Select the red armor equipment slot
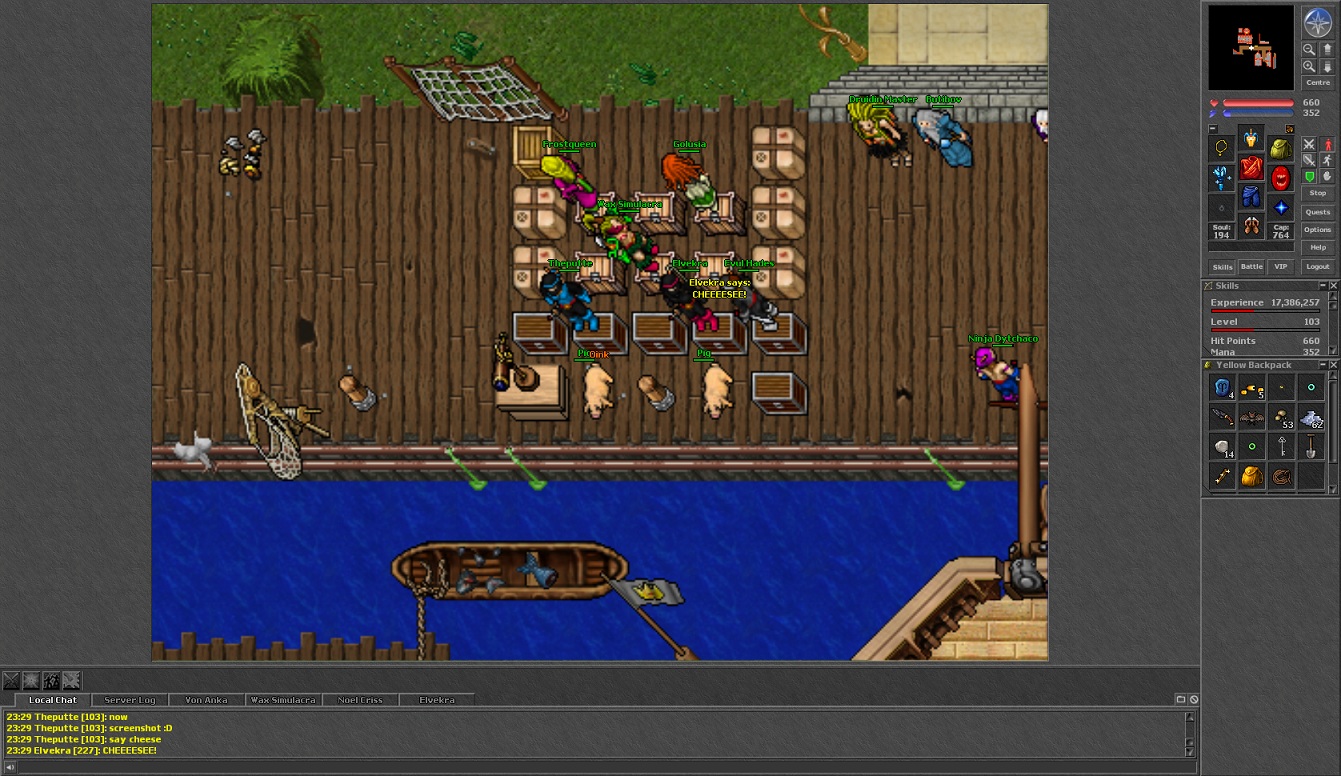 (x=1251, y=168)
